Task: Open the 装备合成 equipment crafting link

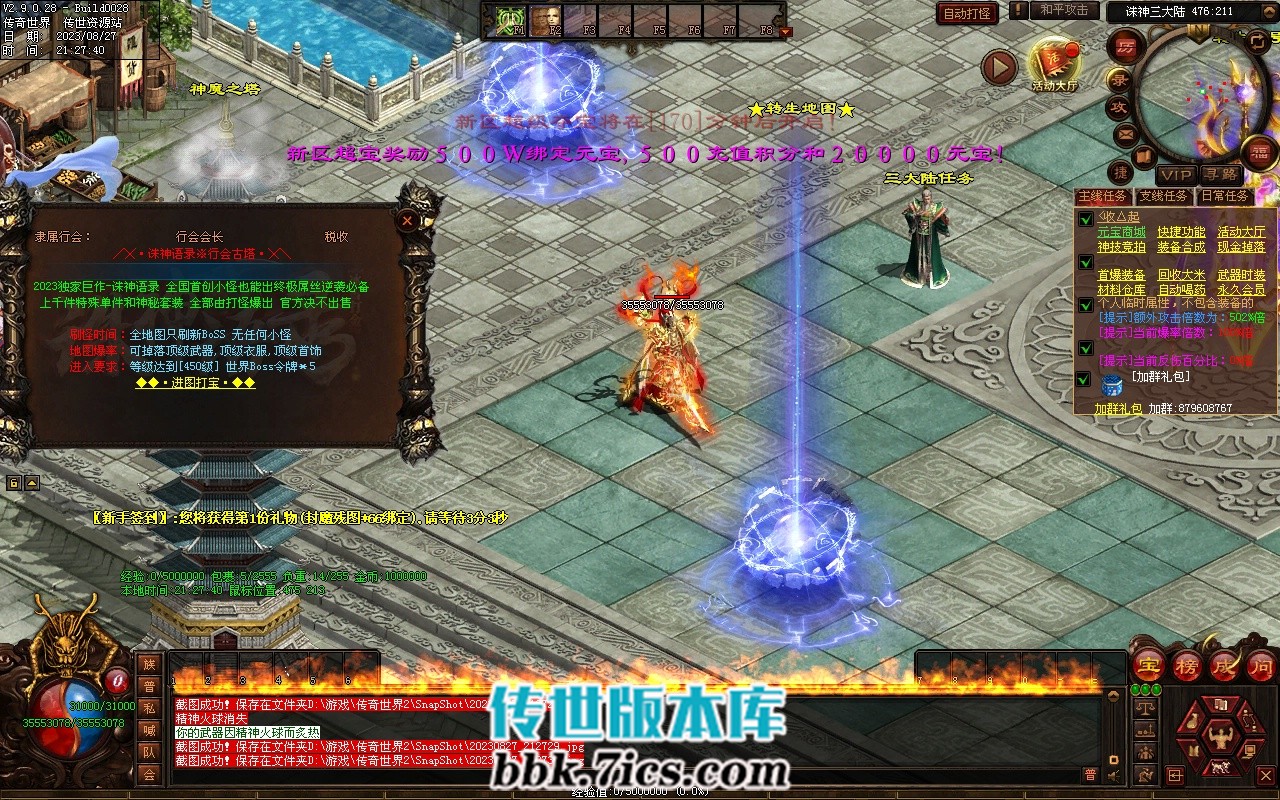Action: [x=1181, y=246]
